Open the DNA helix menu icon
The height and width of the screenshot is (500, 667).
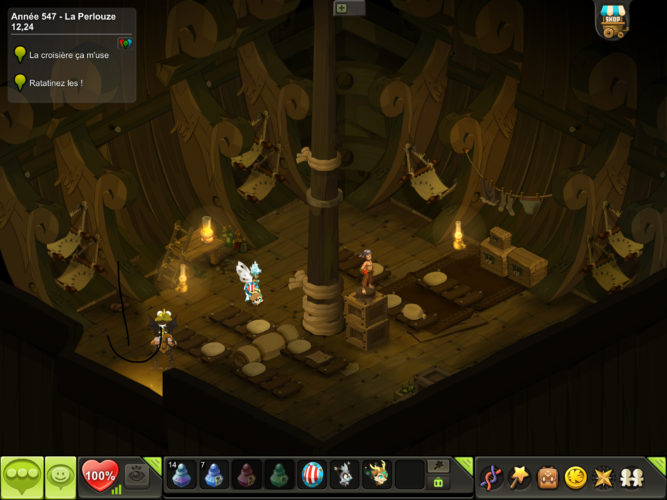click(492, 476)
